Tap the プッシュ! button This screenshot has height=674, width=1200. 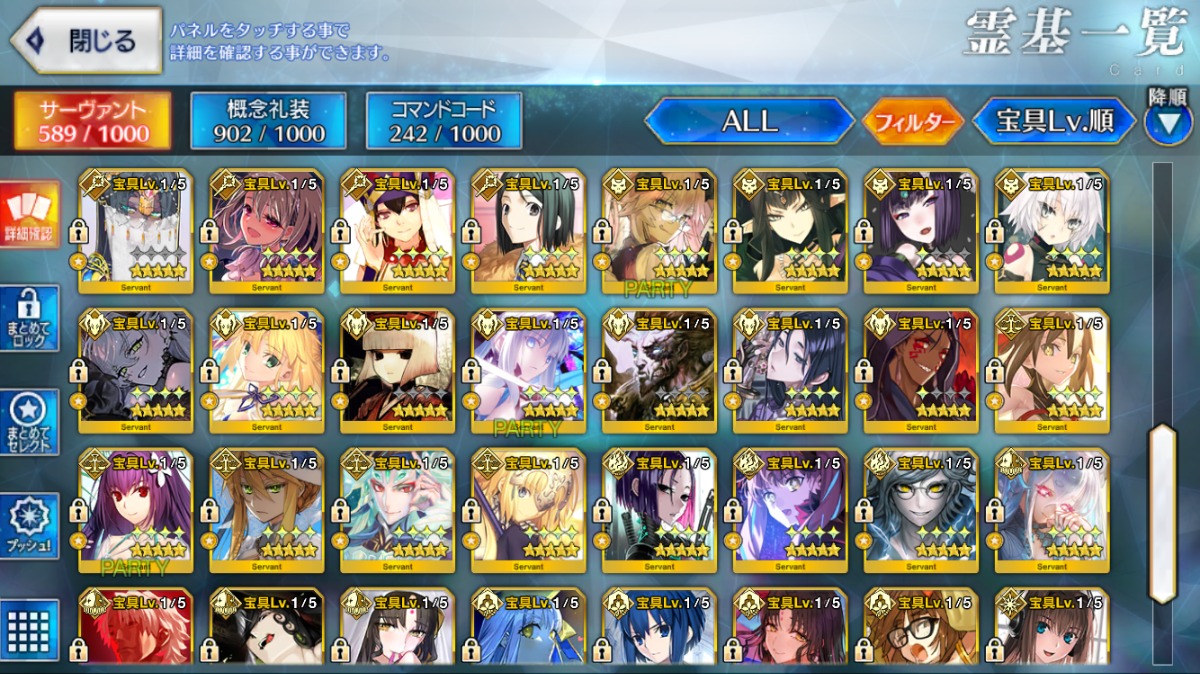click(30, 526)
